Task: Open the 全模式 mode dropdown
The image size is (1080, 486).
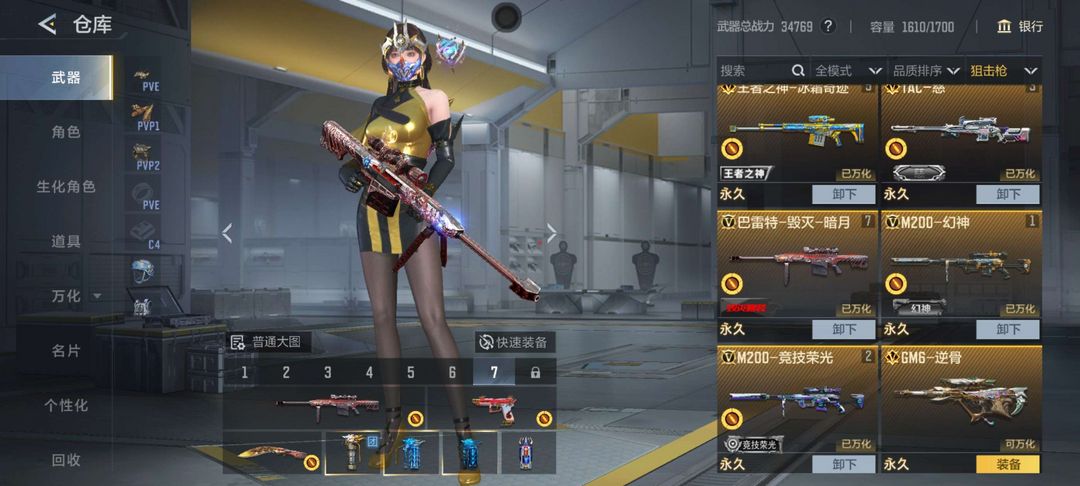Action: [x=847, y=71]
